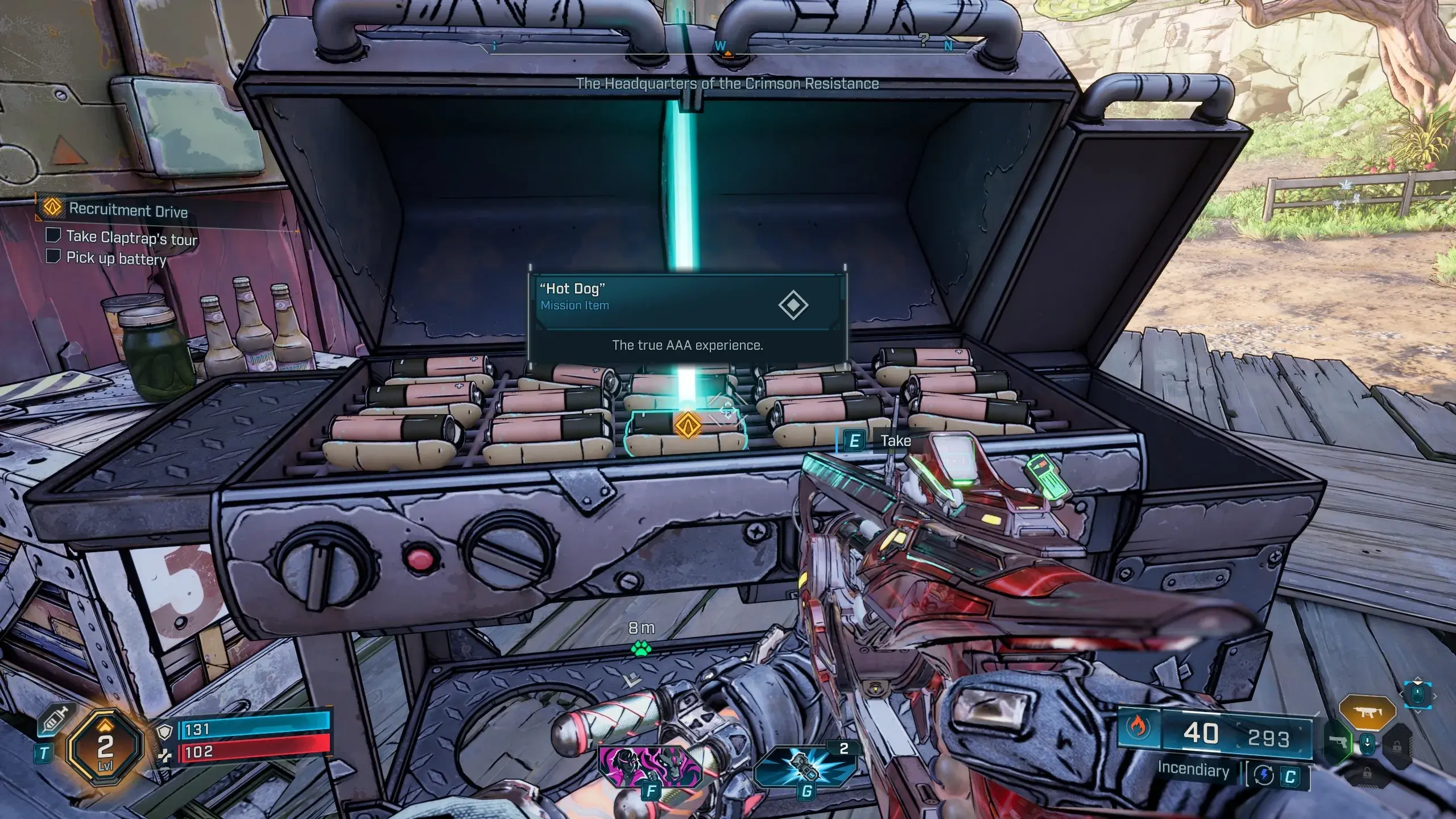Select the green pistol weapon slot
Screen dimensions: 1456x819
tap(1337, 742)
